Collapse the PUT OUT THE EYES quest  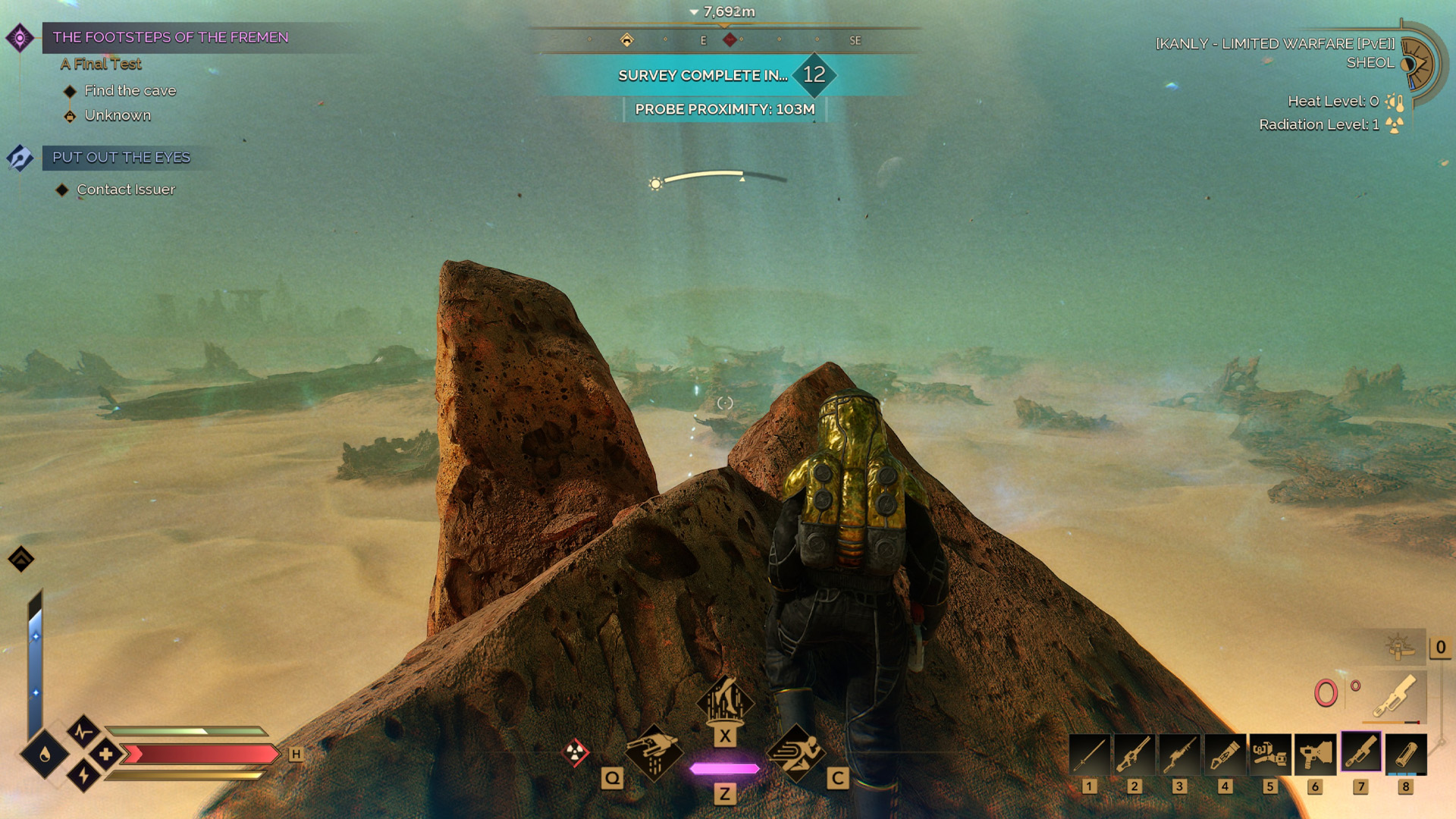(121, 158)
